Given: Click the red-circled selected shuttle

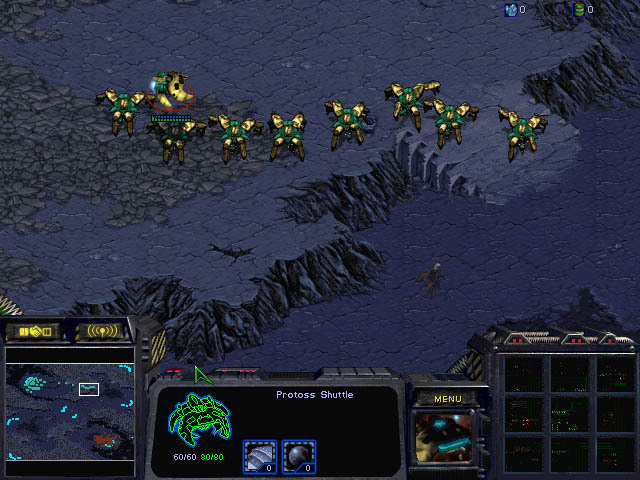Looking at the screenshot, I should tap(172, 91).
